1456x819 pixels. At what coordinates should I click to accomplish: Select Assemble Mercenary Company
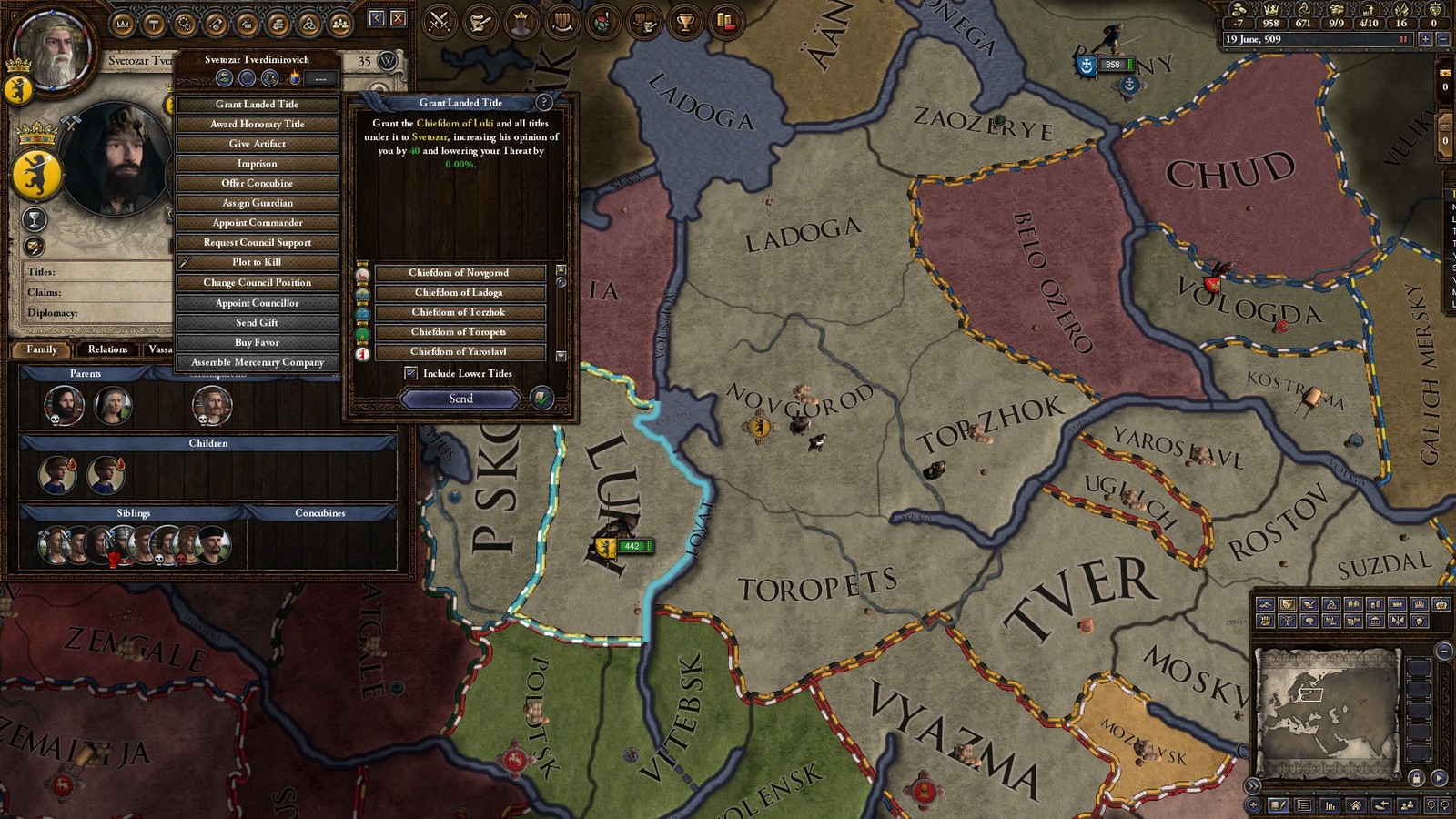pyautogui.click(x=257, y=362)
